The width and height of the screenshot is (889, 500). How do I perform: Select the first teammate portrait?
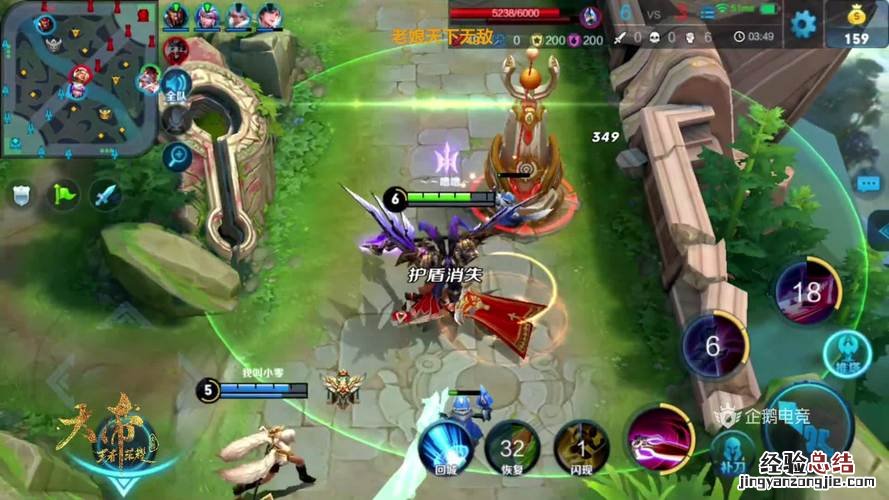(x=175, y=15)
